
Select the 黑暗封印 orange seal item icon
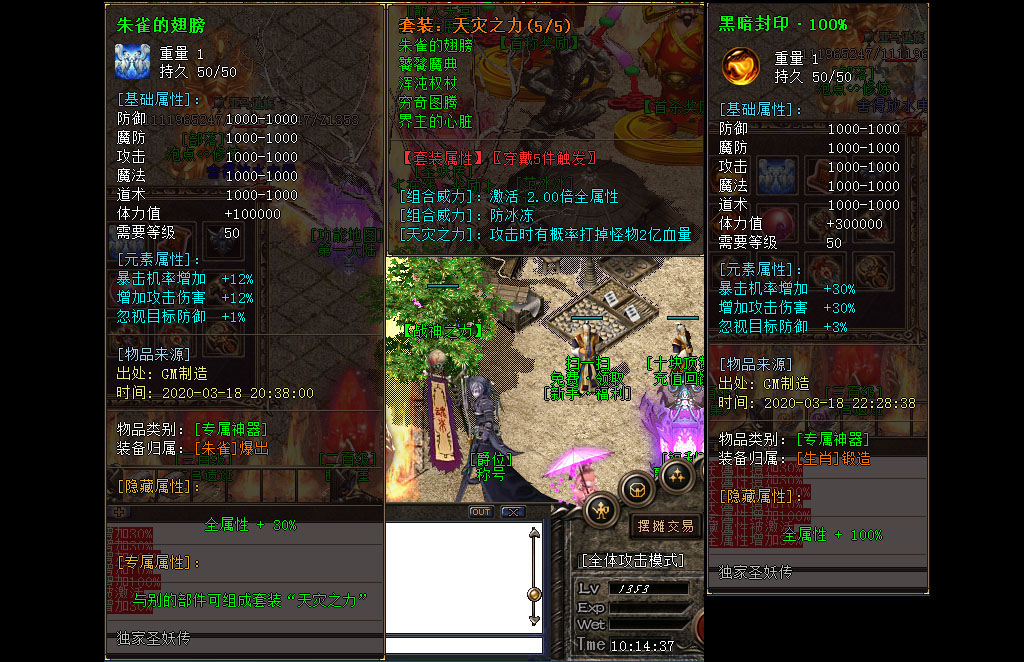click(741, 67)
